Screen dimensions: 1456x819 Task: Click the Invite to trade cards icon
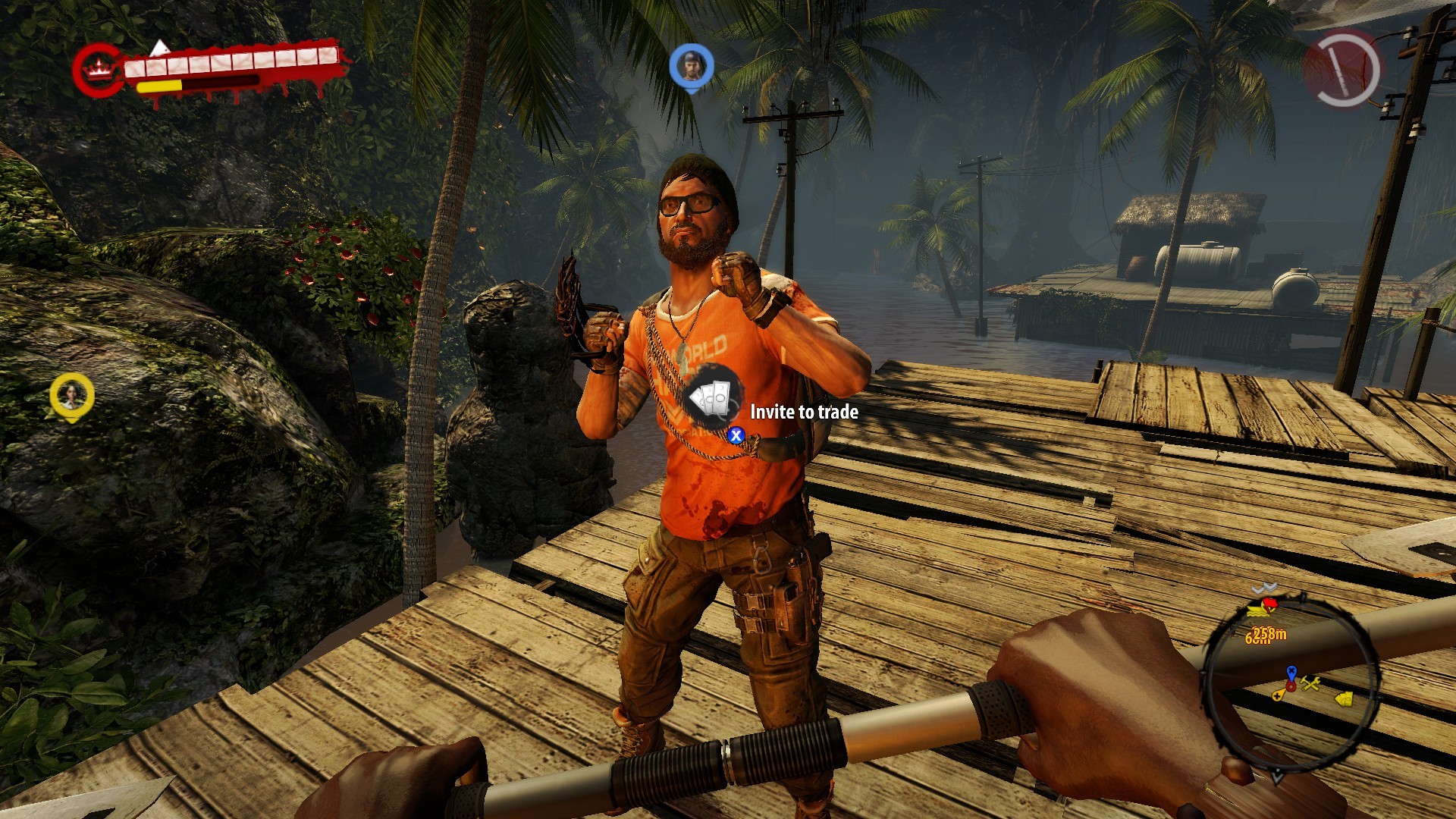click(711, 398)
